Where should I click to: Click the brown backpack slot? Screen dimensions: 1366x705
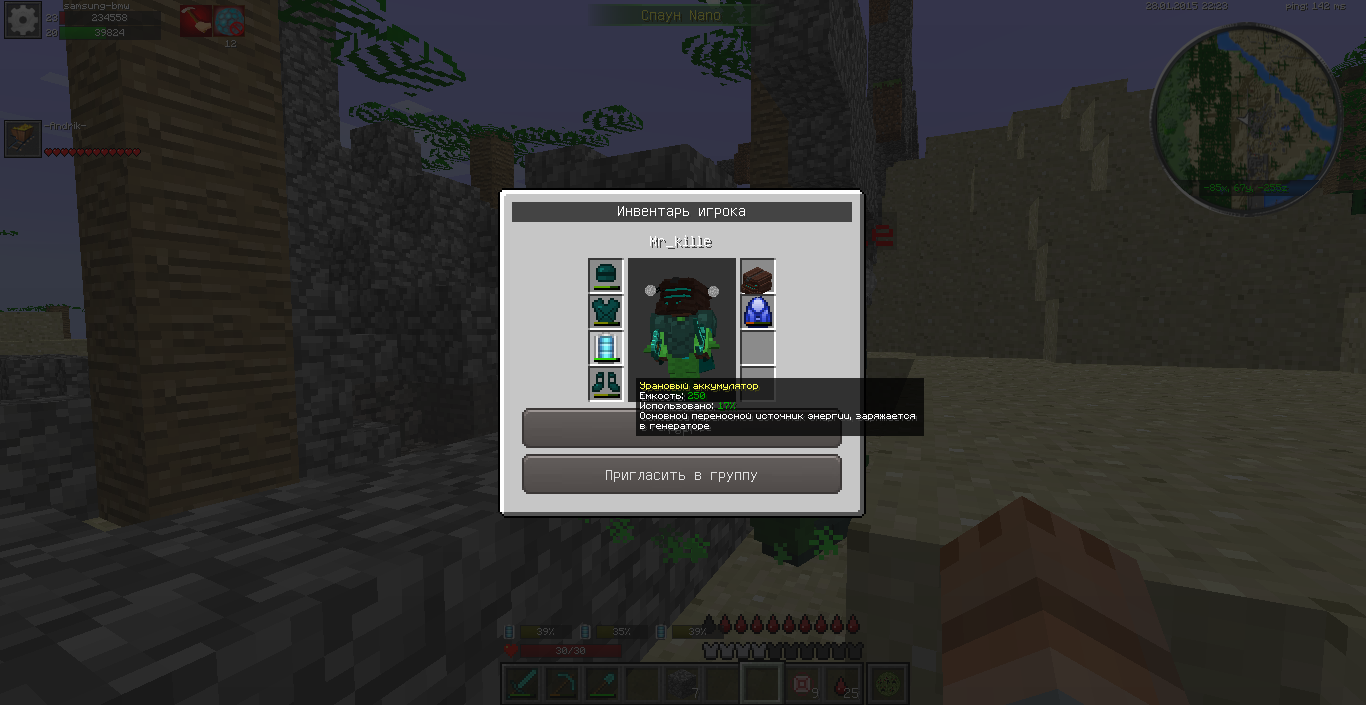(x=757, y=276)
